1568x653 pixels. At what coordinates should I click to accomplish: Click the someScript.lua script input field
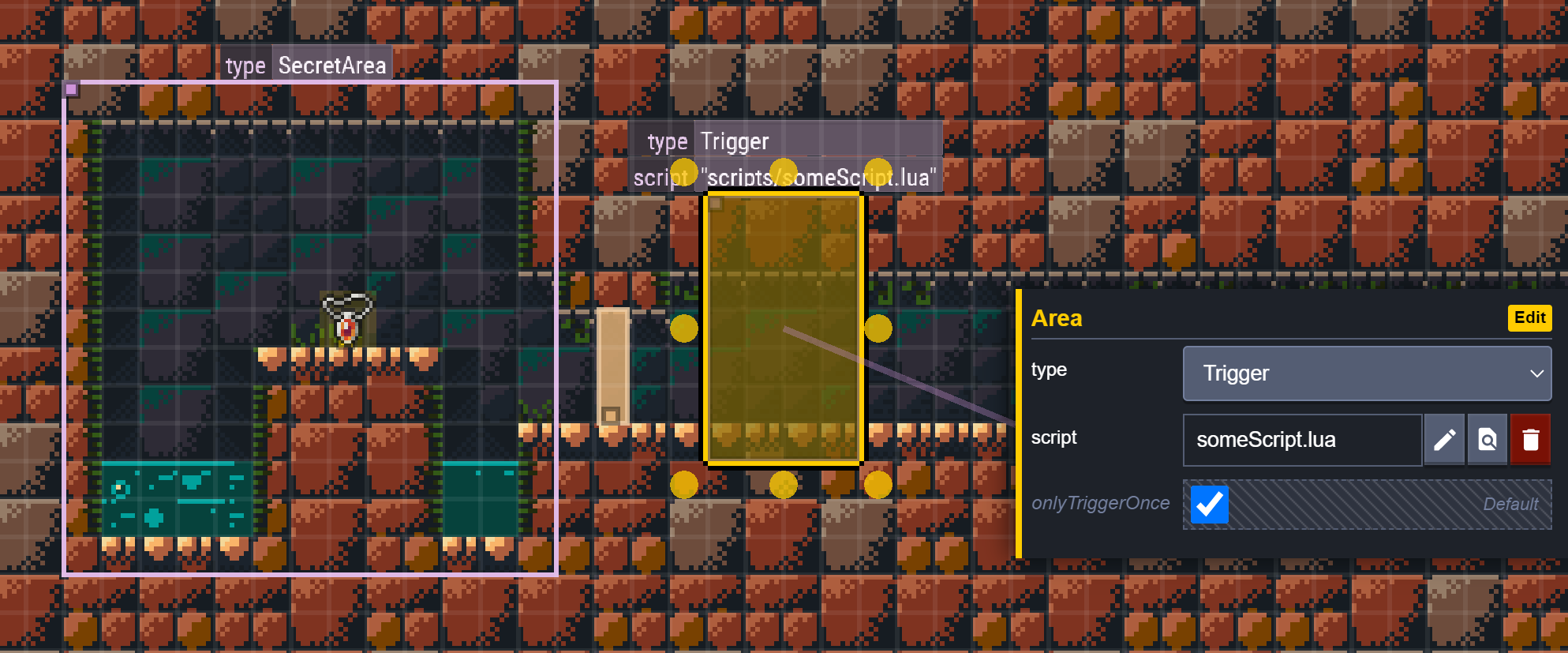click(1301, 440)
